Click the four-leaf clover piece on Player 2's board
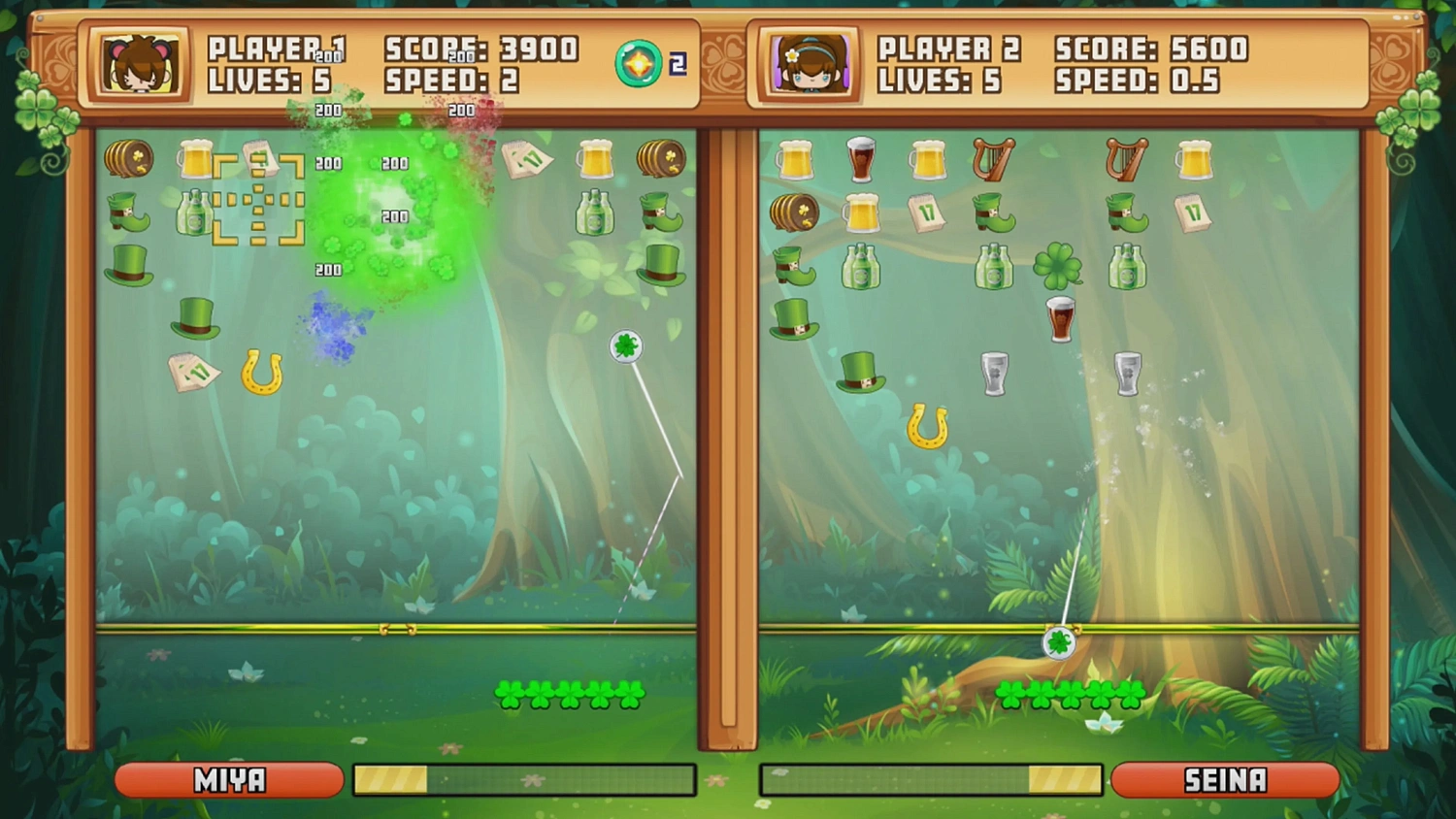The image size is (1456, 819). coord(1059,264)
